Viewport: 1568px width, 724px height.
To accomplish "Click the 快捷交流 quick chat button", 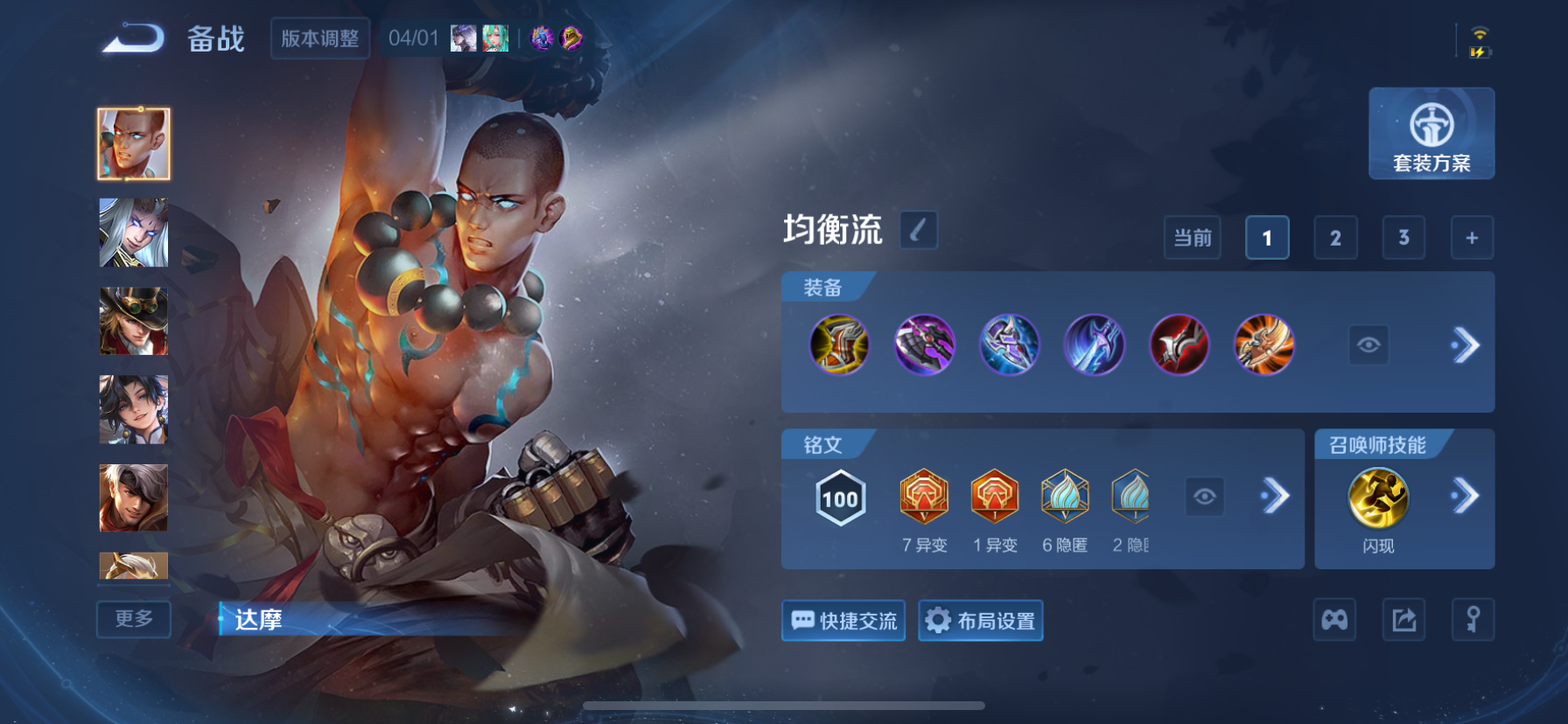I will [x=843, y=621].
